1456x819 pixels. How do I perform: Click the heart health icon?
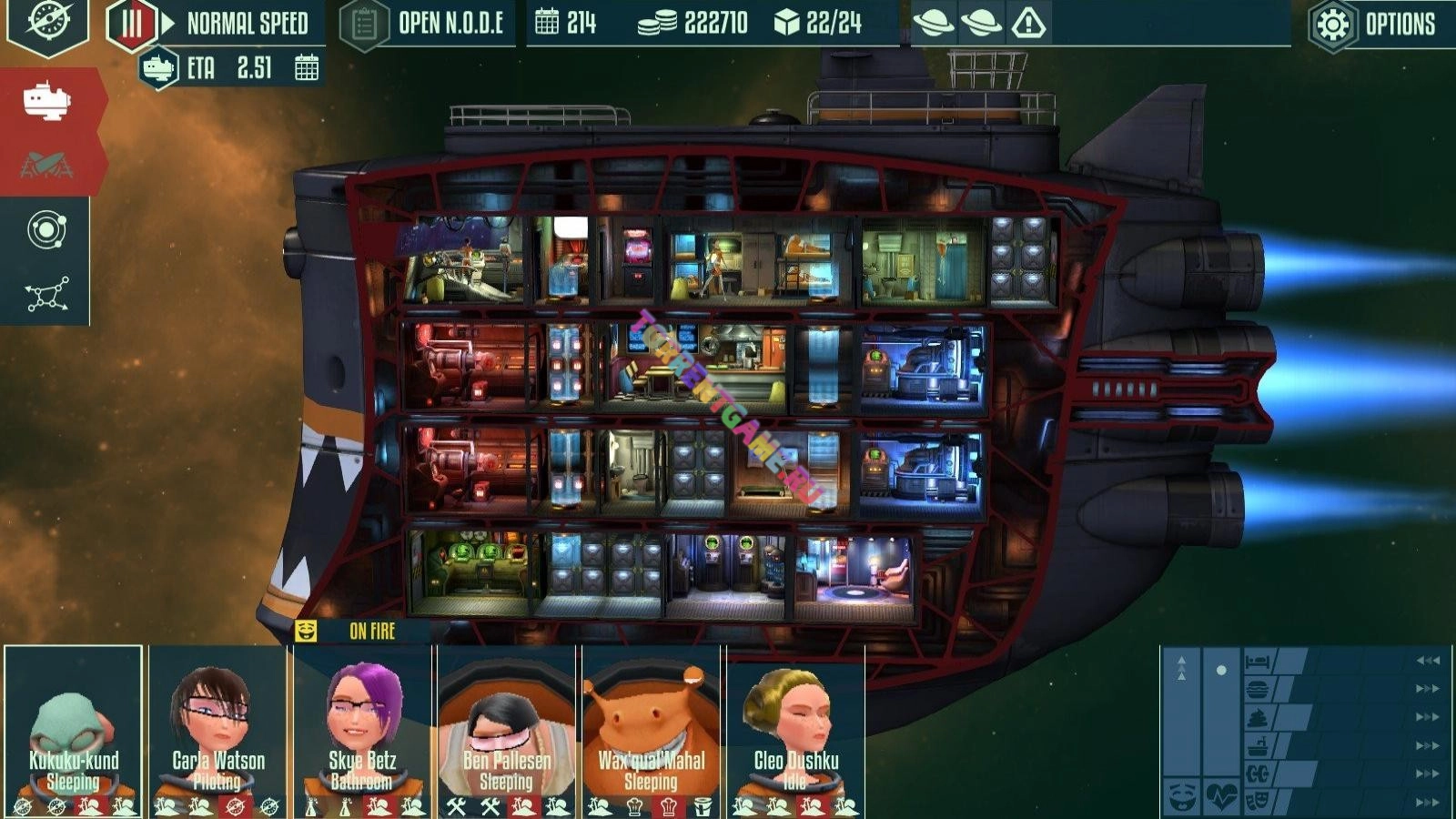click(1220, 798)
